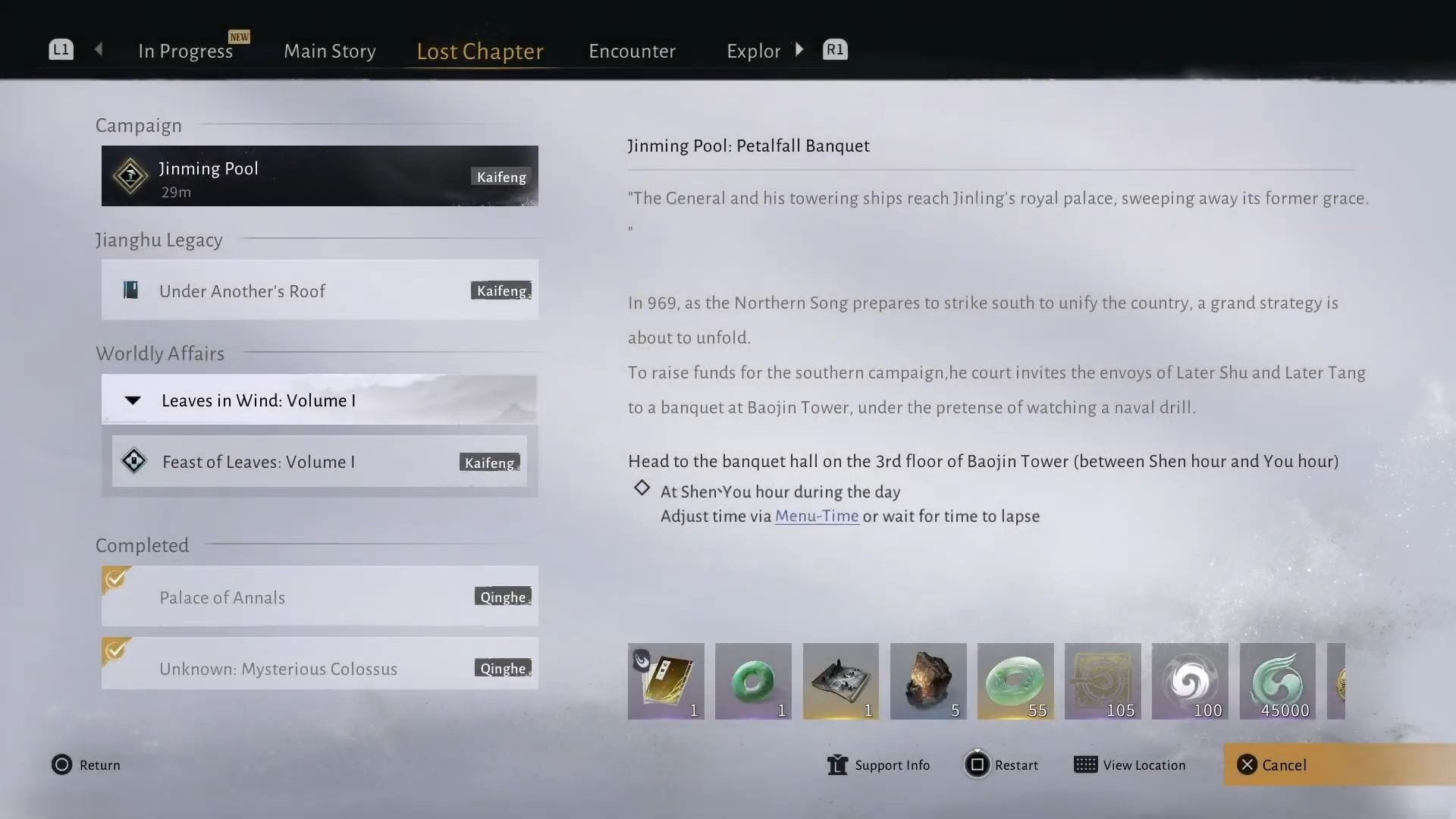Open the Encounter tab
Image resolution: width=1456 pixels, height=819 pixels.
pyautogui.click(x=632, y=50)
